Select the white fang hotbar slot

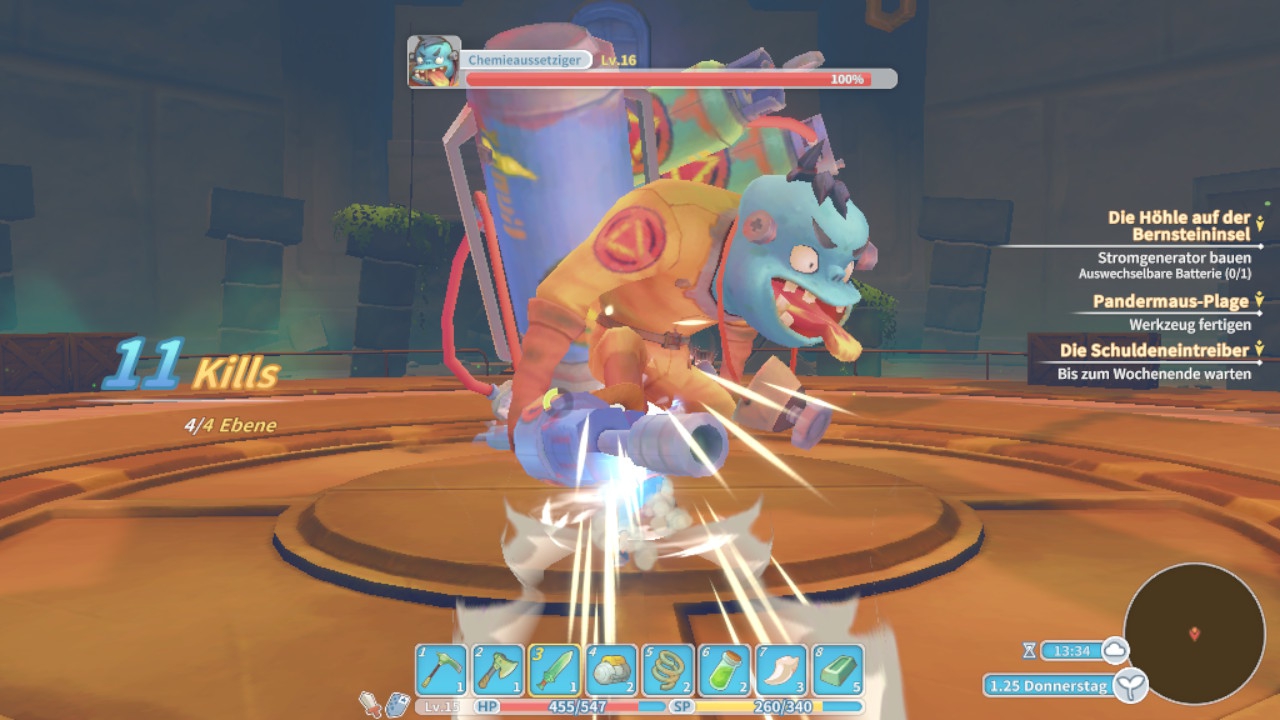pyautogui.click(x=781, y=670)
